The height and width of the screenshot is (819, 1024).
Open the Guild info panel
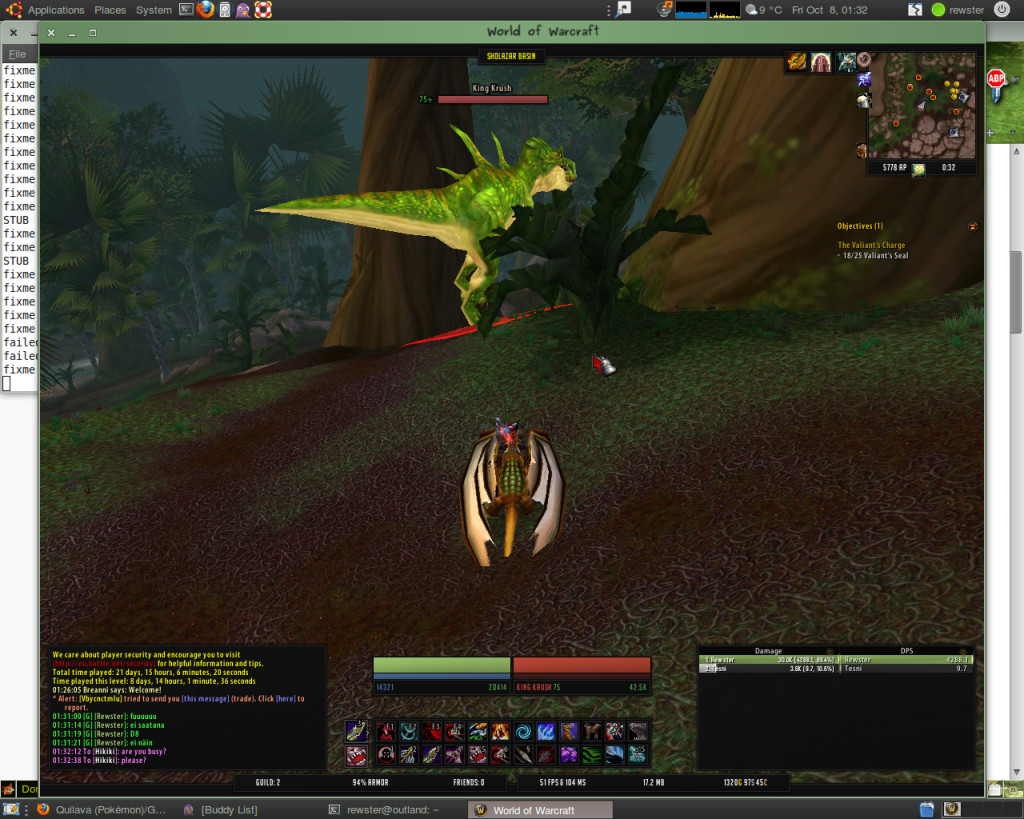(265, 782)
